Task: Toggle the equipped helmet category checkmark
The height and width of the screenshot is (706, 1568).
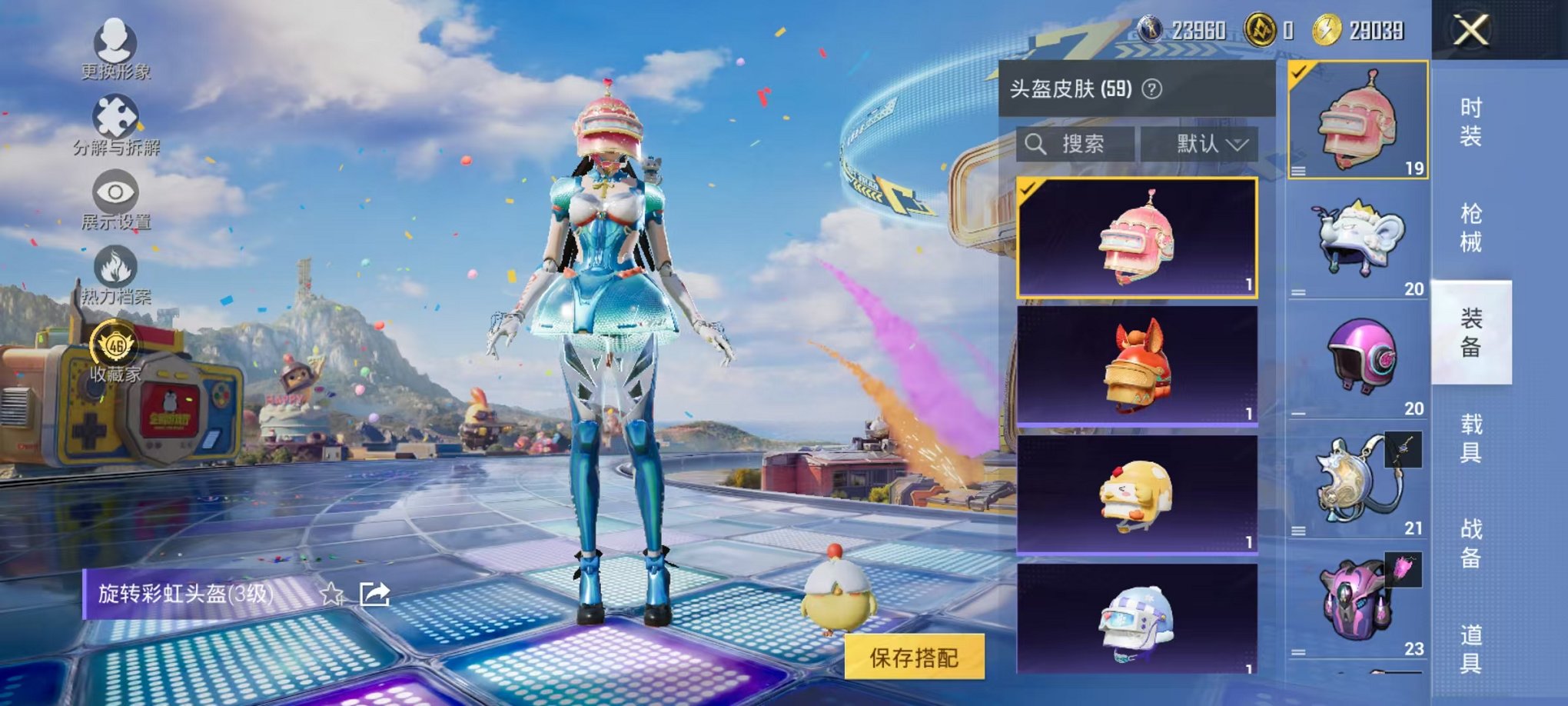Action: pyautogui.click(x=1301, y=73)
